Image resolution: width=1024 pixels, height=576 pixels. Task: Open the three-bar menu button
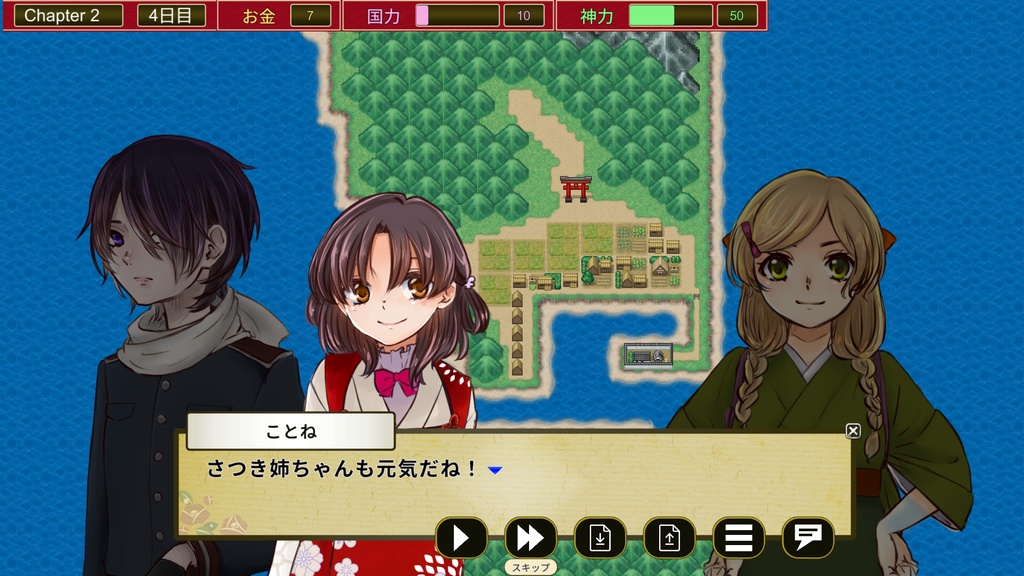click(738, 538)
